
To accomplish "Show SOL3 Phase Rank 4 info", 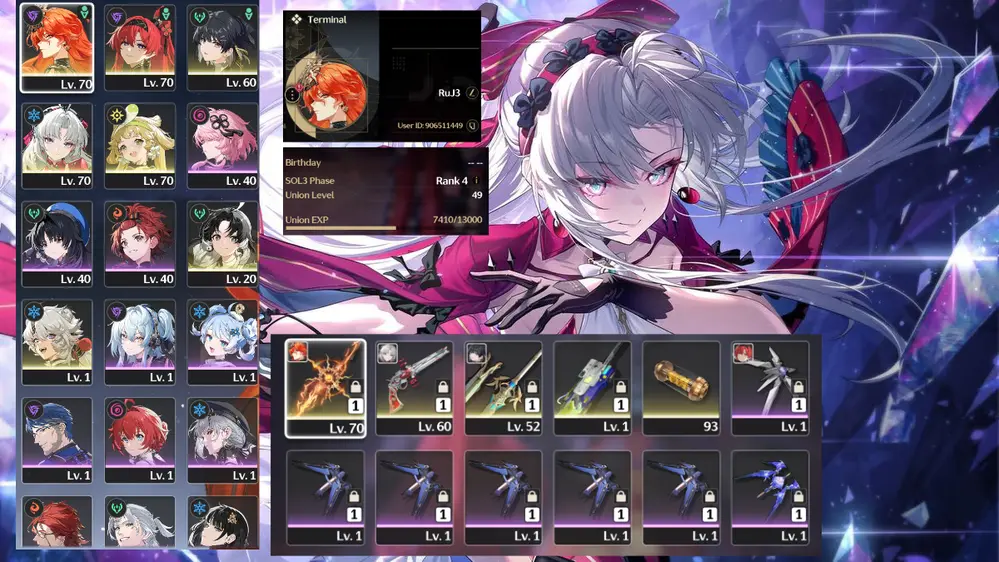I will 477,181.
